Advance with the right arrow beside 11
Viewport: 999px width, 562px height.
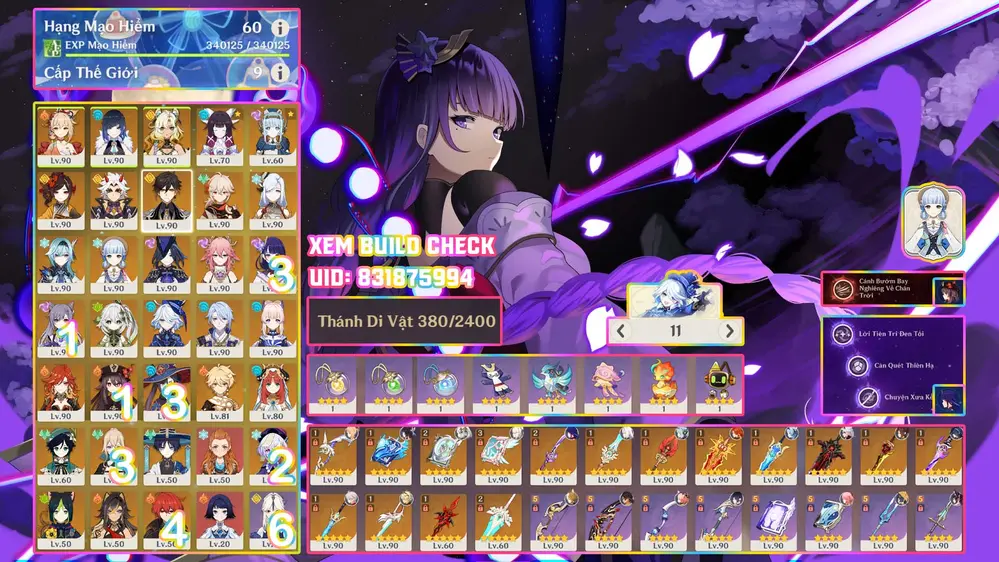point(729,331)
